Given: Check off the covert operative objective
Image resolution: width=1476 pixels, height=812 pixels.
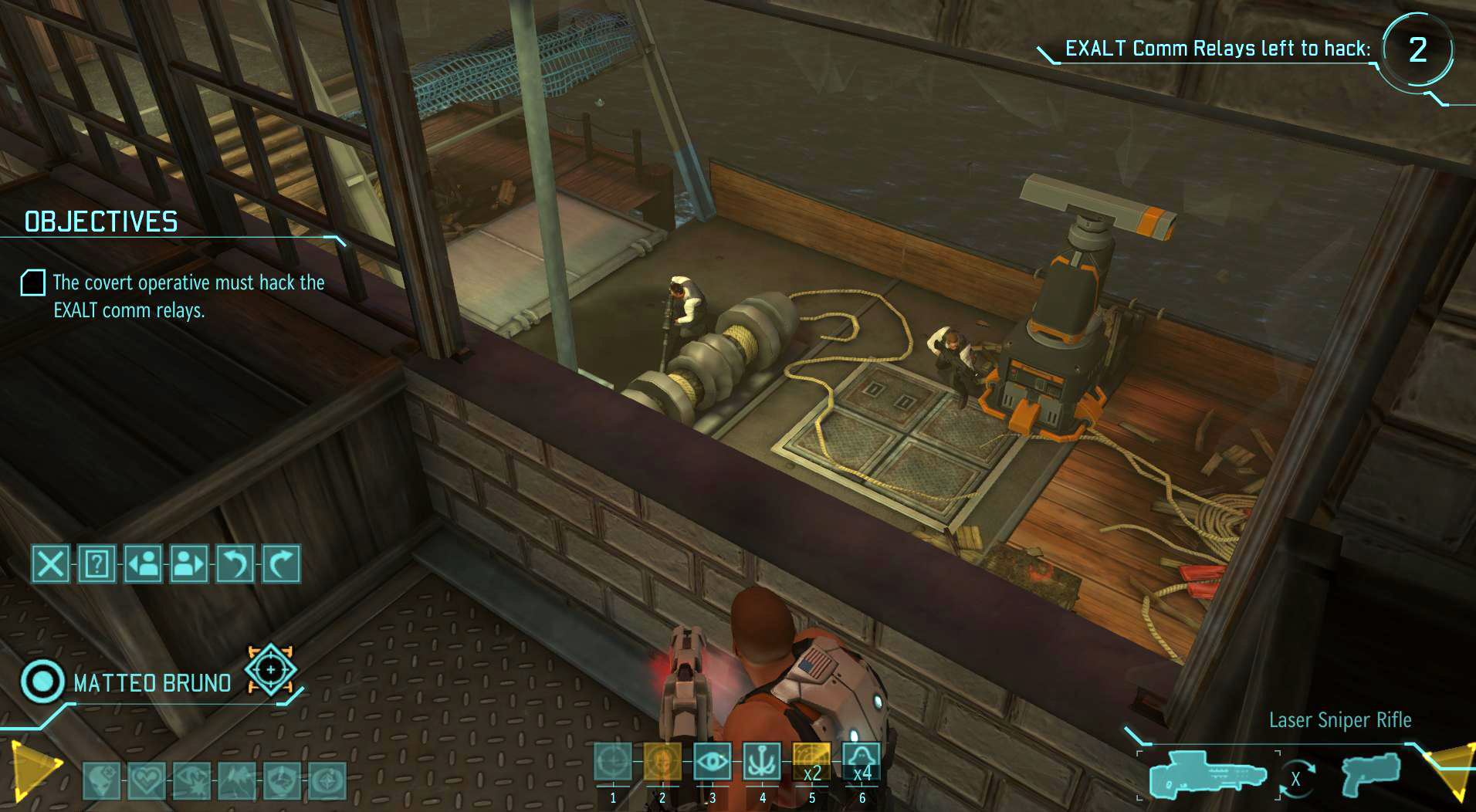Looking at the screenshot, I should [32, 284].
